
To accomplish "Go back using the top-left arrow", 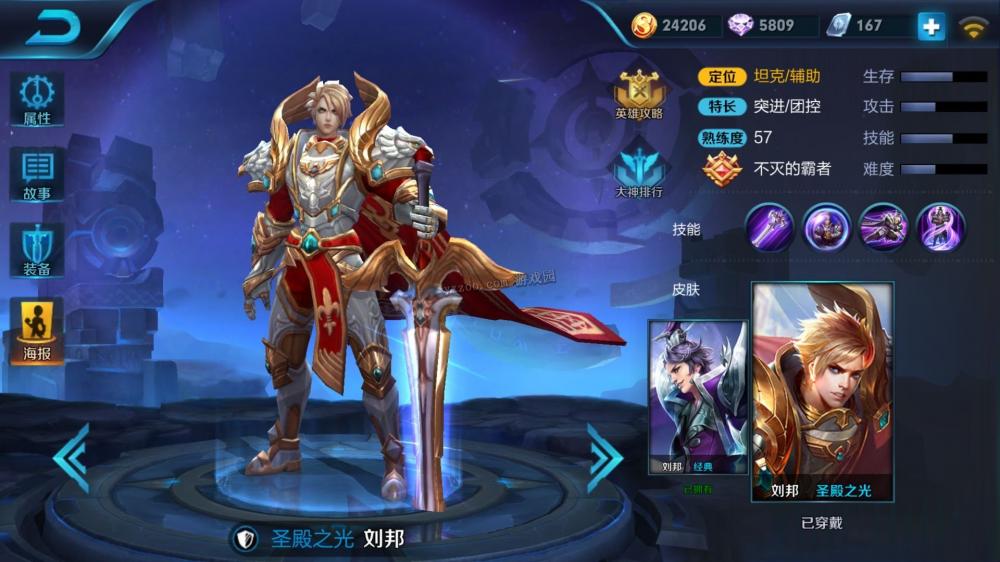I will (x=53, y=28).
